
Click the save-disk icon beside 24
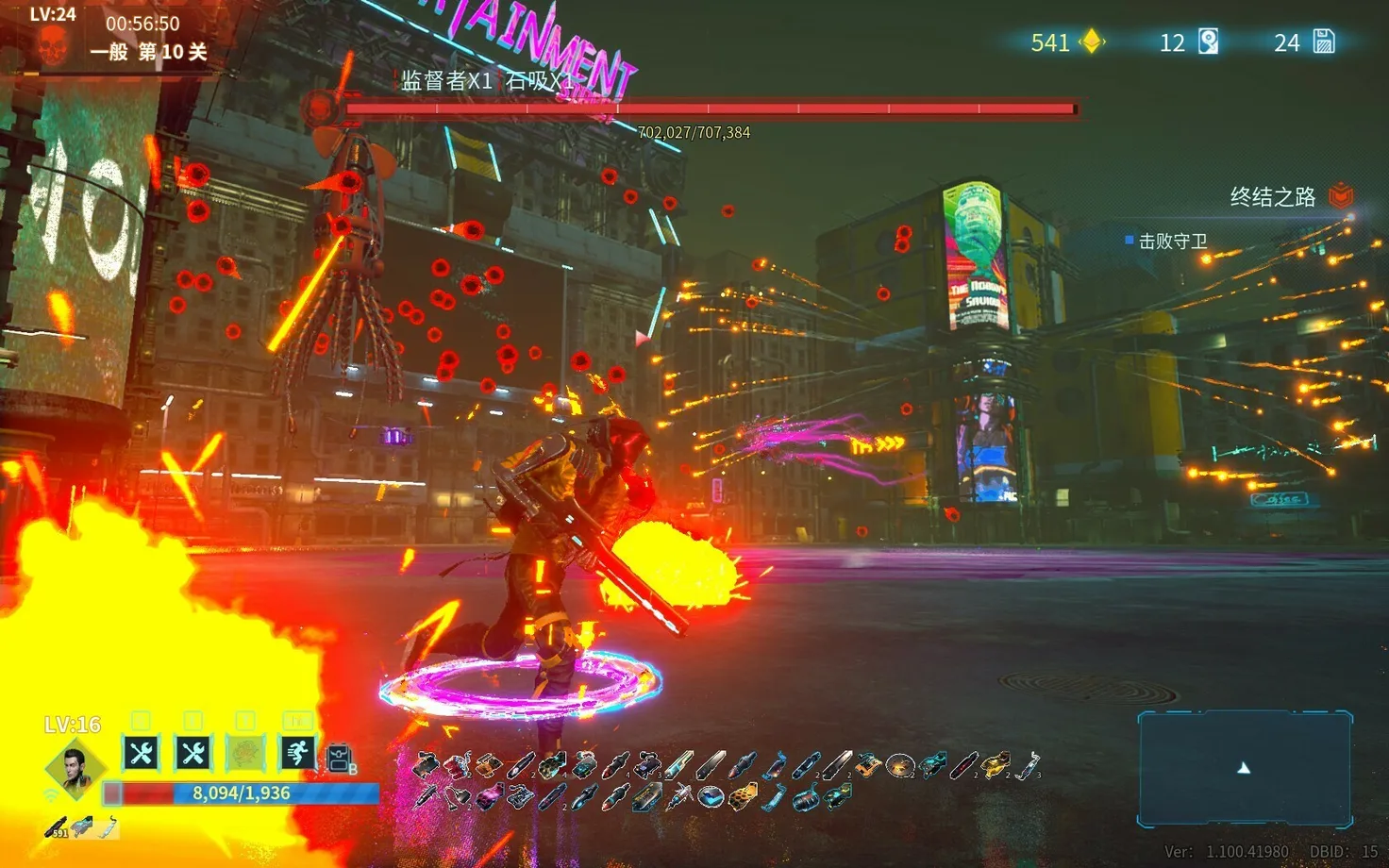1324,42
